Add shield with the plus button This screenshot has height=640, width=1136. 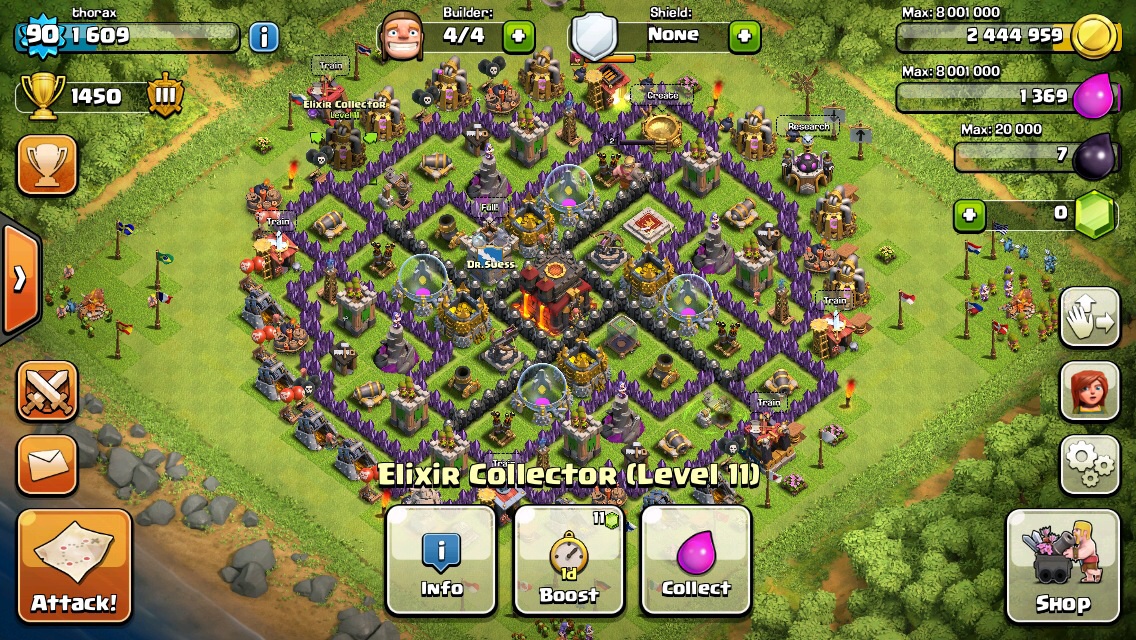744,37
